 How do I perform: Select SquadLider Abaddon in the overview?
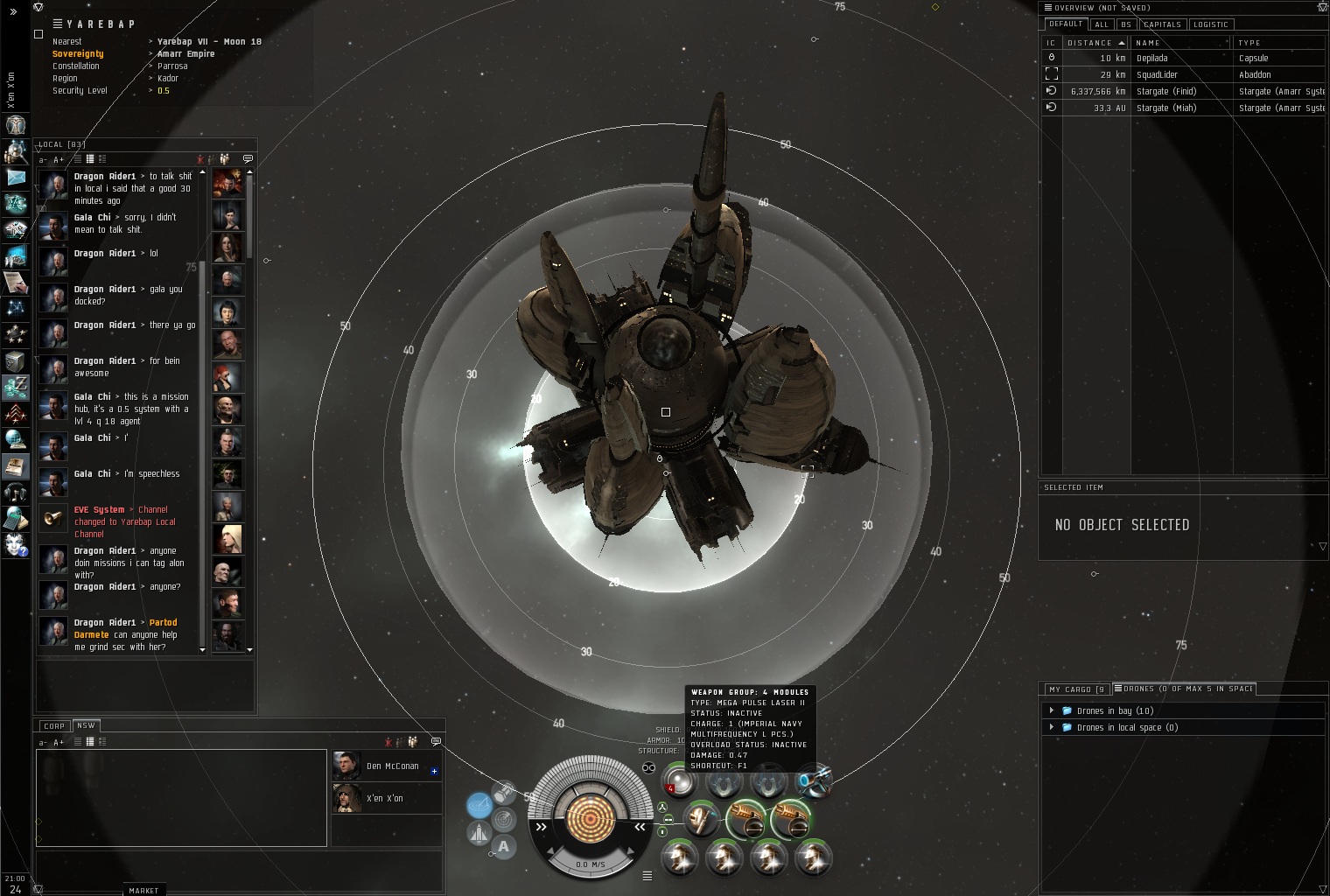click(1156, 74)
